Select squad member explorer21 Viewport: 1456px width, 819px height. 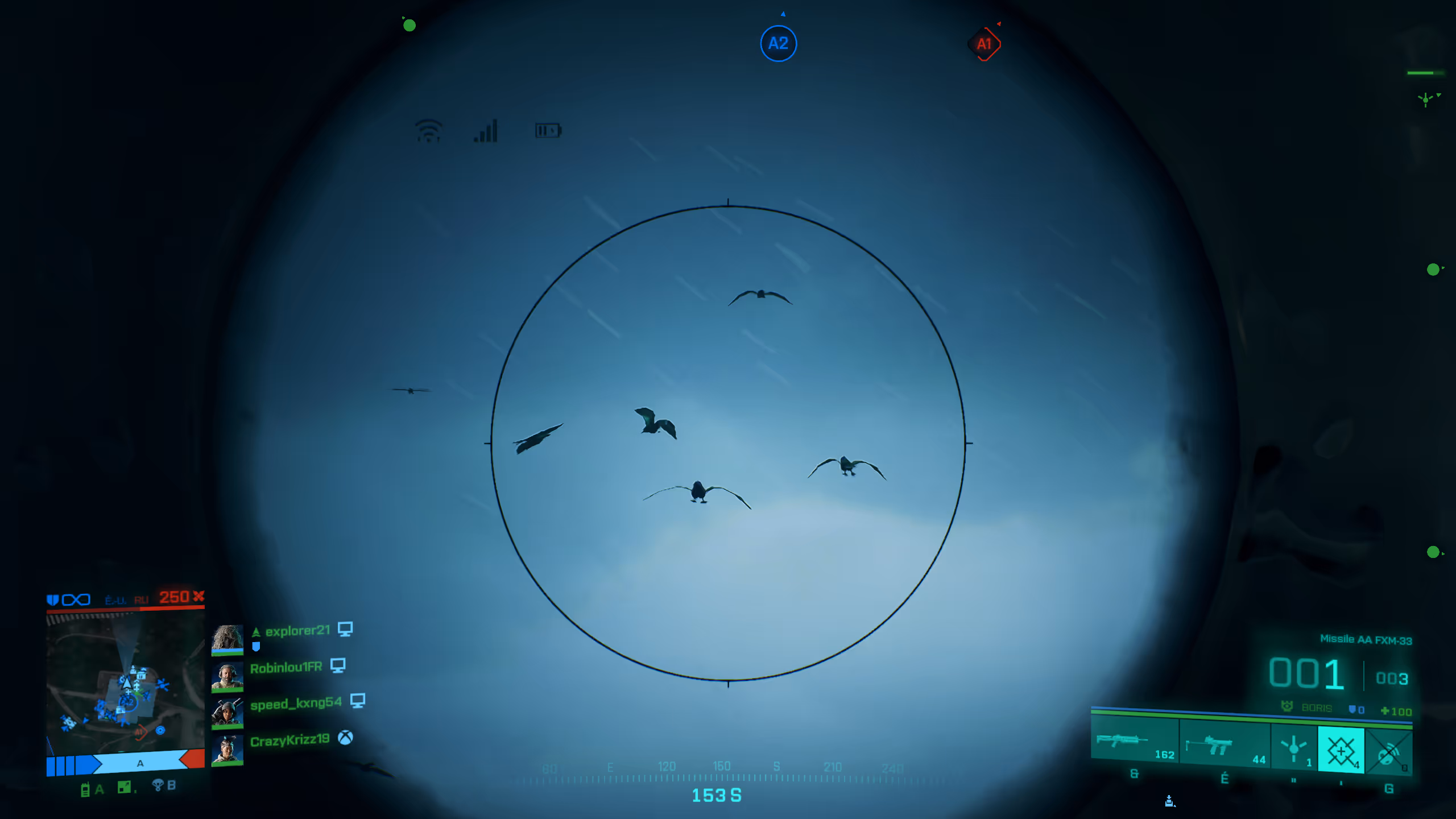click(297, 631)
